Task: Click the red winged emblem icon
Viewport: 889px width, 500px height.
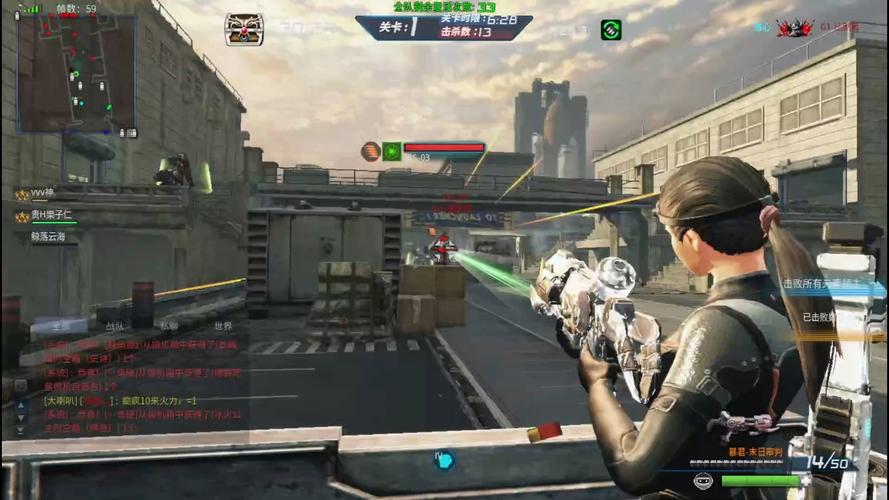Action: [x=795, y=28]
